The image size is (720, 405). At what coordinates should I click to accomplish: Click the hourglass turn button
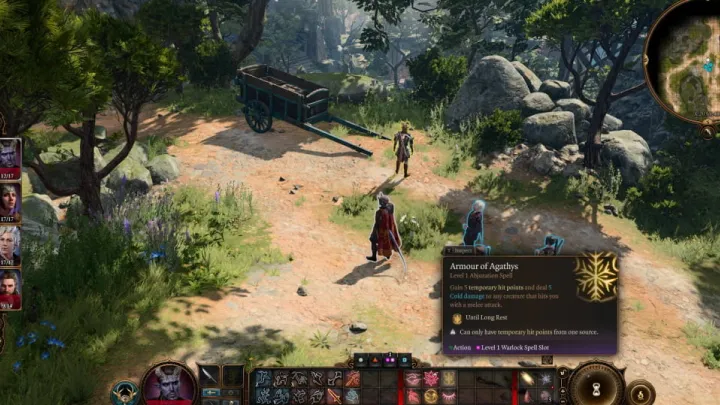pyautogui.click(x=597, y=386)
